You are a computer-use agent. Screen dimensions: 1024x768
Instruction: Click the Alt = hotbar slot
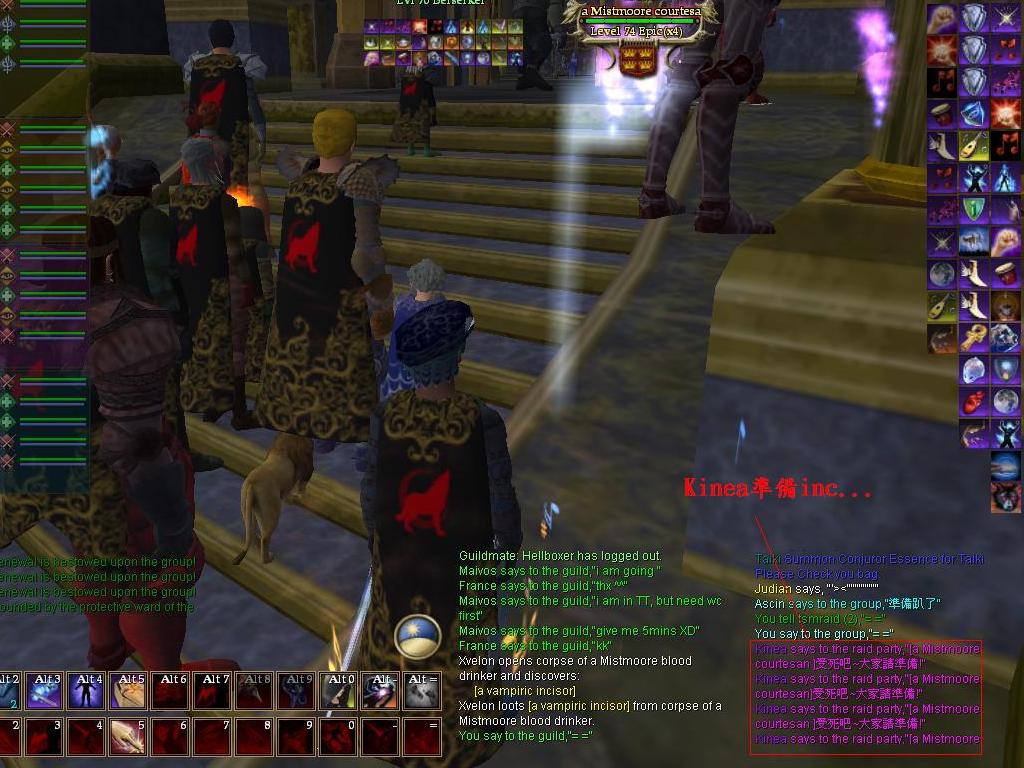click(421, 691)
